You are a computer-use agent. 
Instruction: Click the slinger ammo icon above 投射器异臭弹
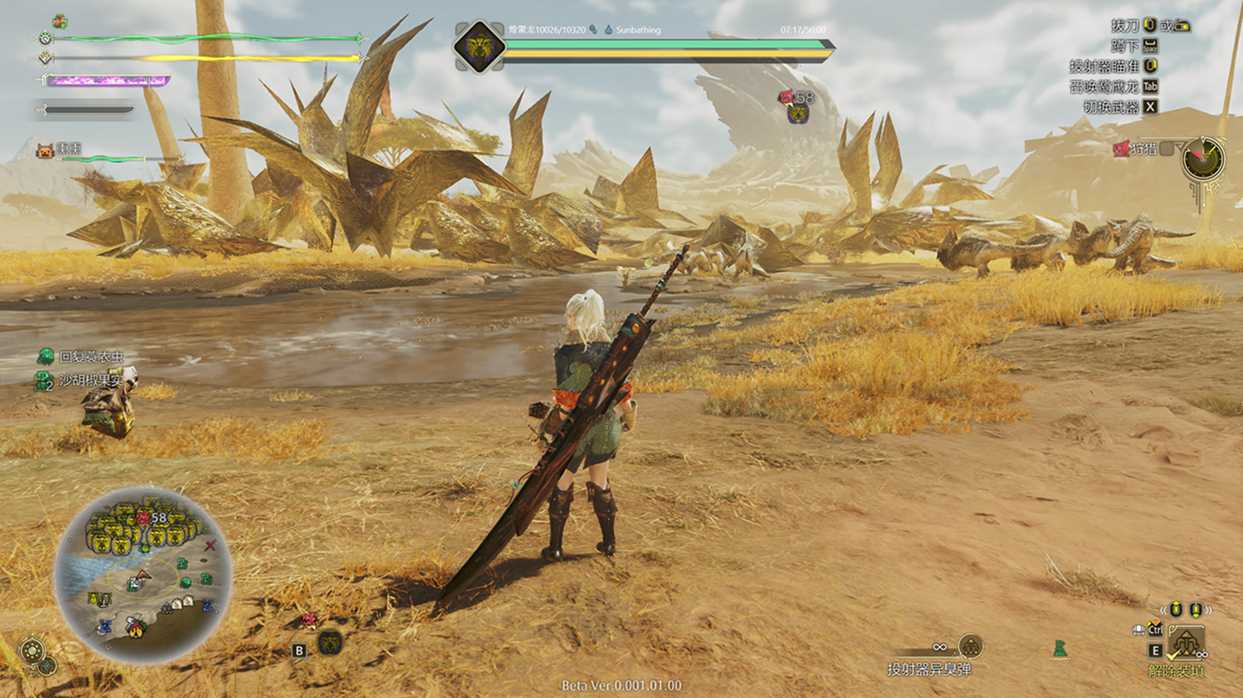click(969, 646)
